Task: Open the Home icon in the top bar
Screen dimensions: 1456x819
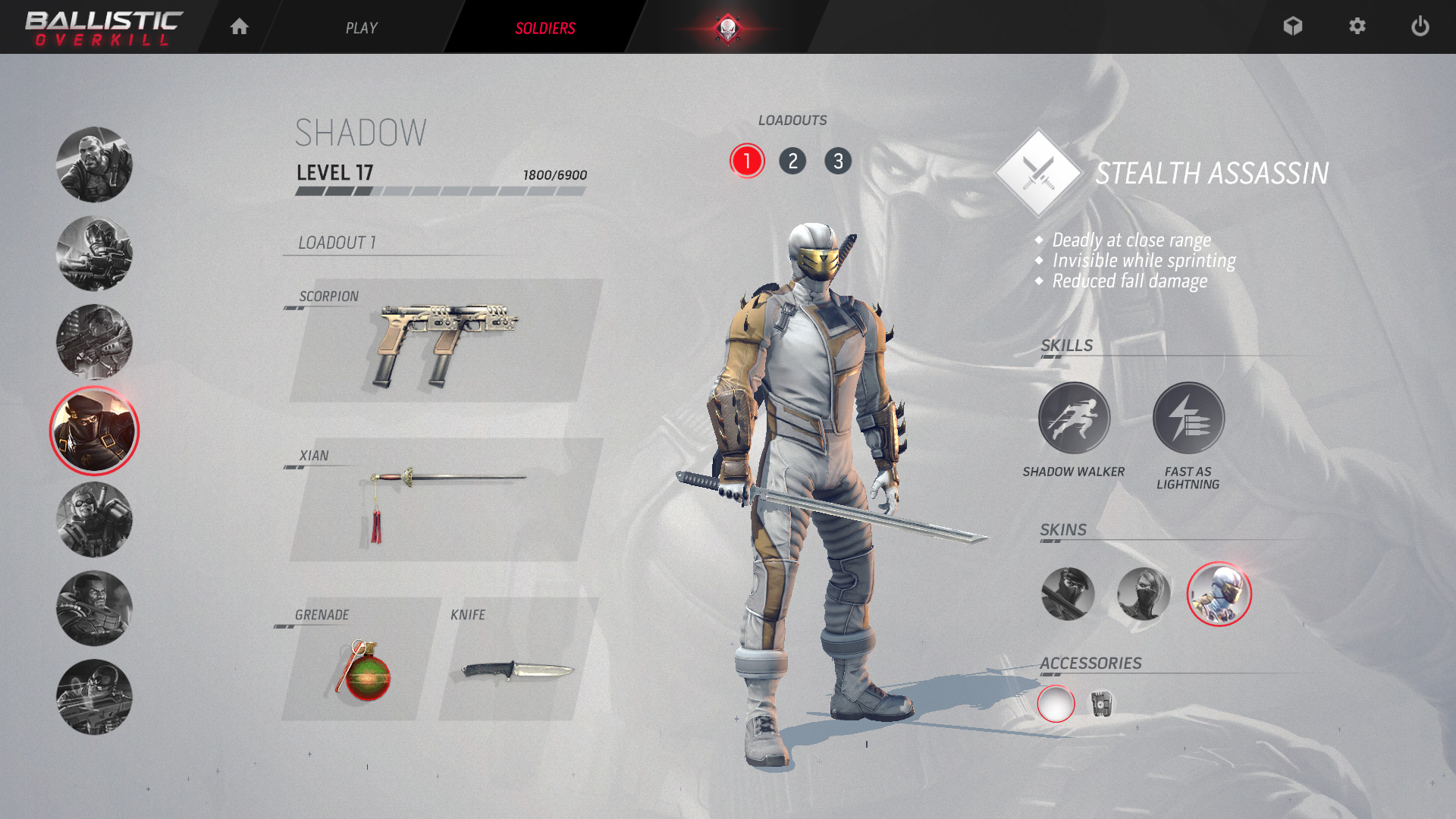Action: [x=240, y=27]
